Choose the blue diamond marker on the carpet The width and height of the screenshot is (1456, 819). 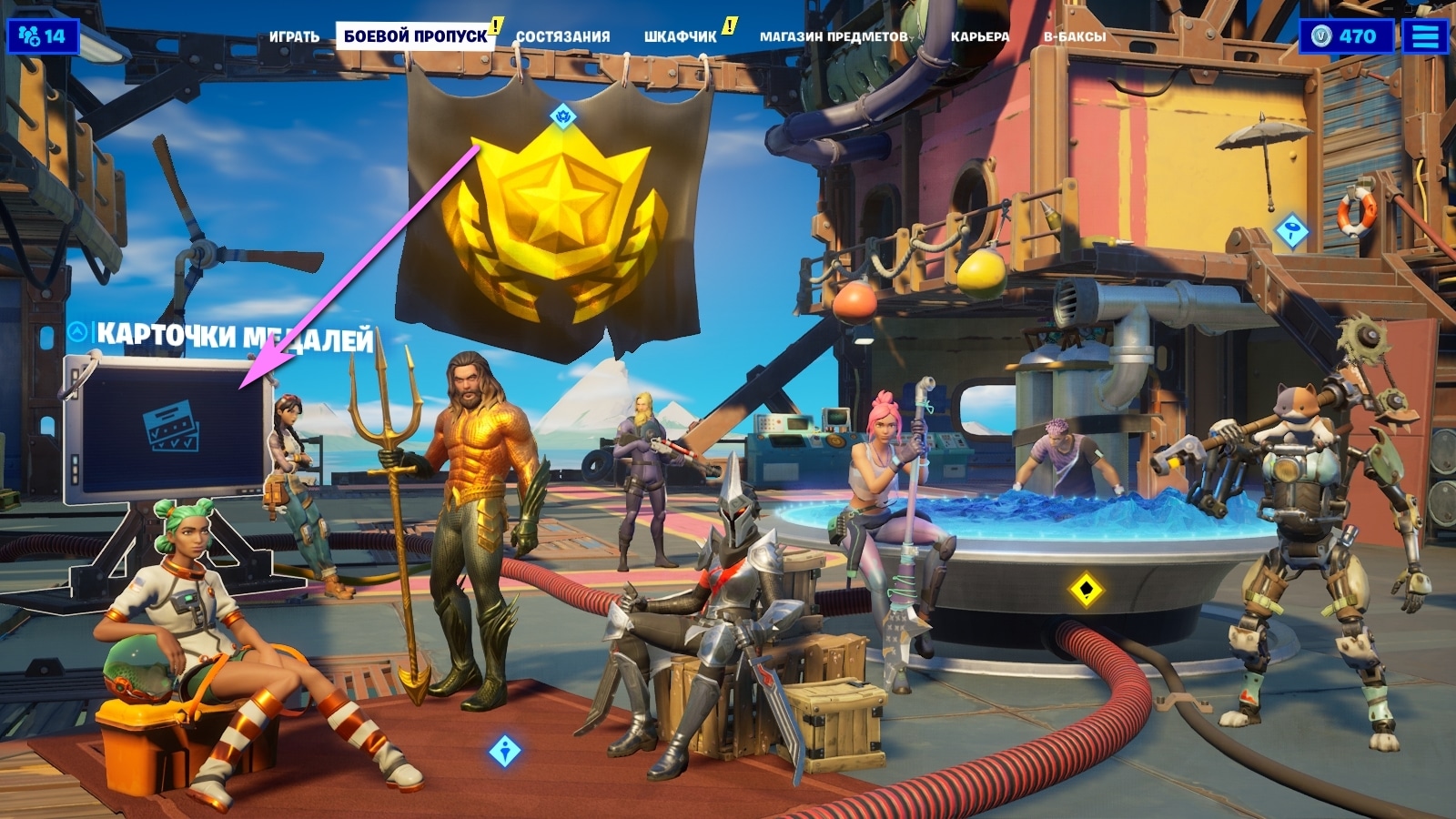click(504, 751)
